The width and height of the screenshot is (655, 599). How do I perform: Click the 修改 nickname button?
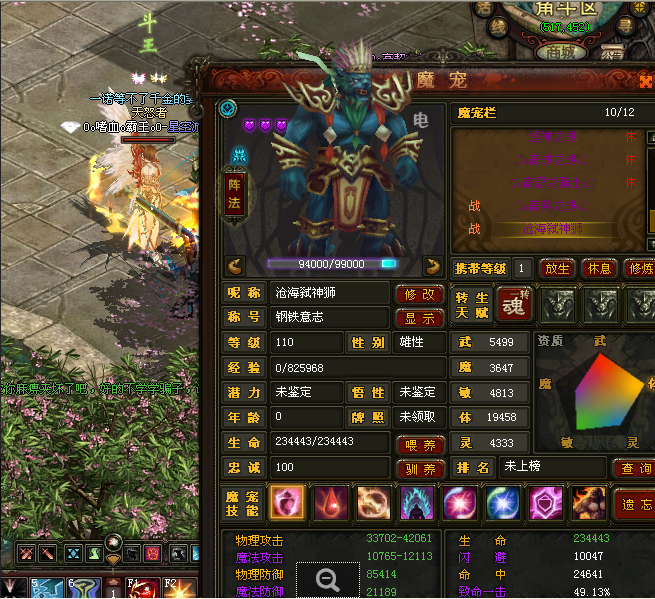[420, 294]
